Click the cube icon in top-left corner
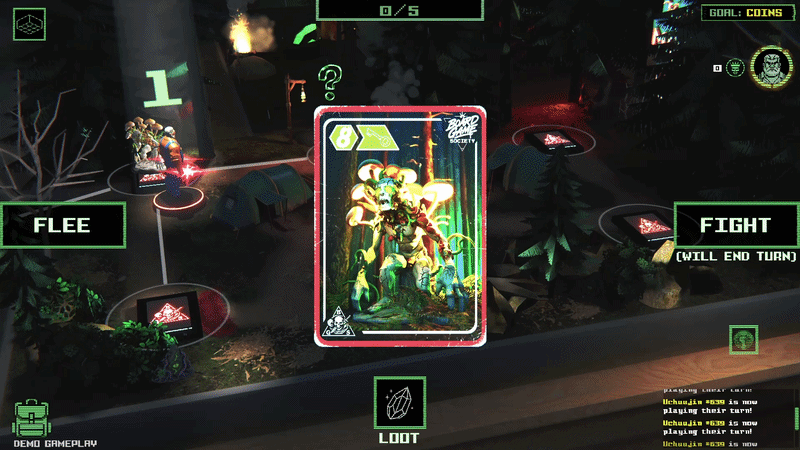 click(x=29, y=23)
